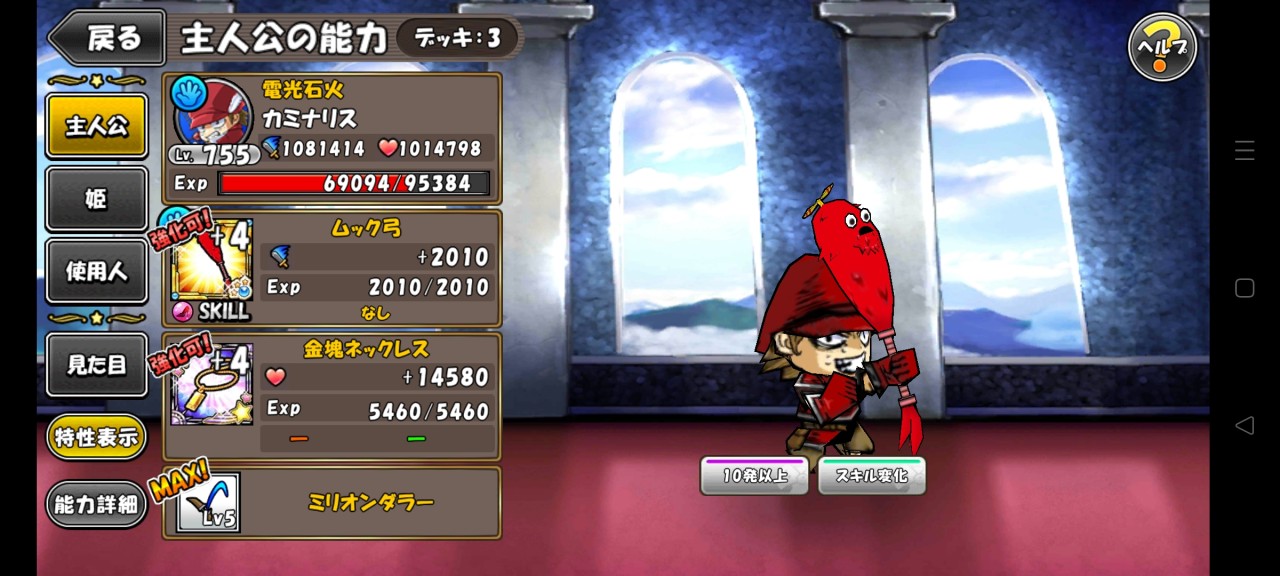Select the 金塊ネックレス accessory icon
Screen dimensions: 1280x576
[x=211, y=385]
